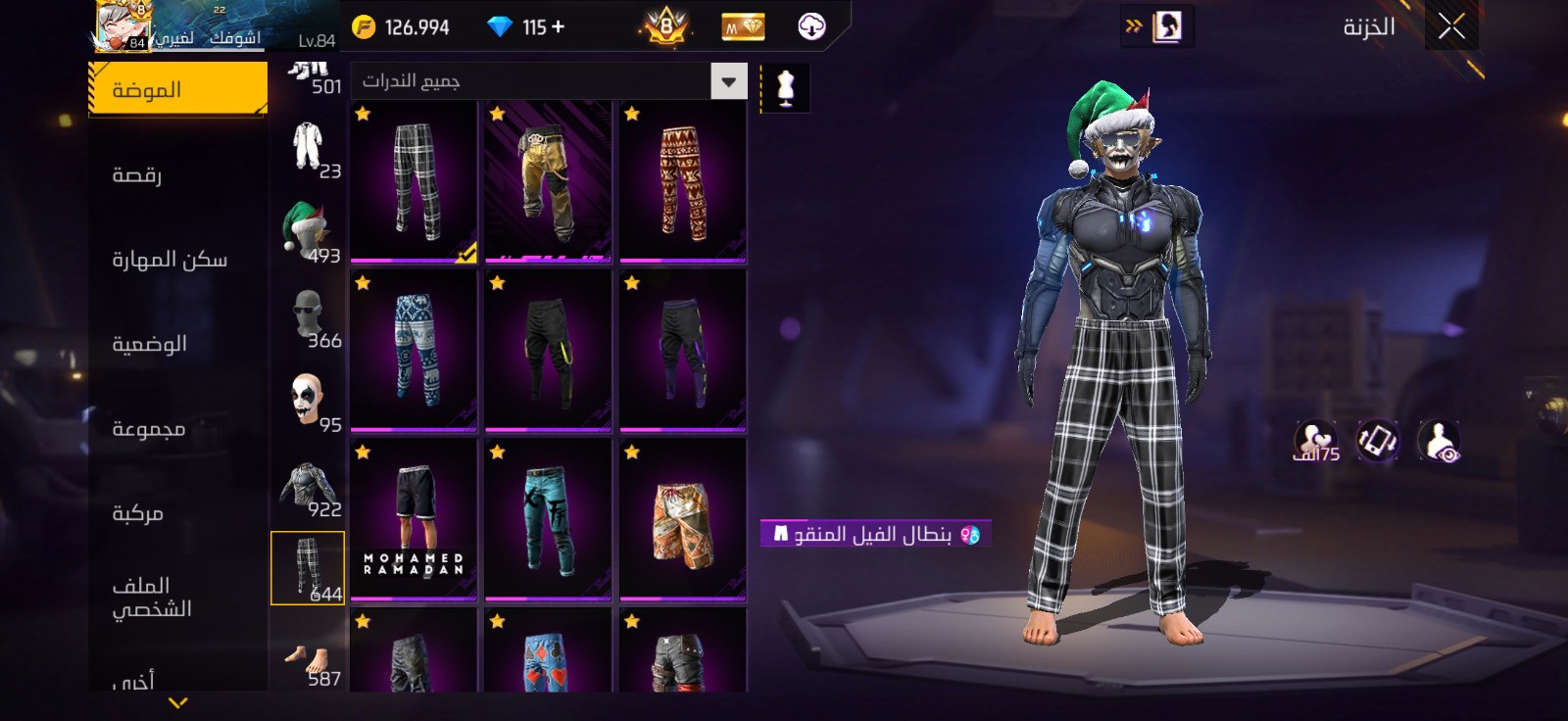The width and height of the screenshot is (1568, 721).
Task: Select the orange printed shorts
Action: click(682, 520)
